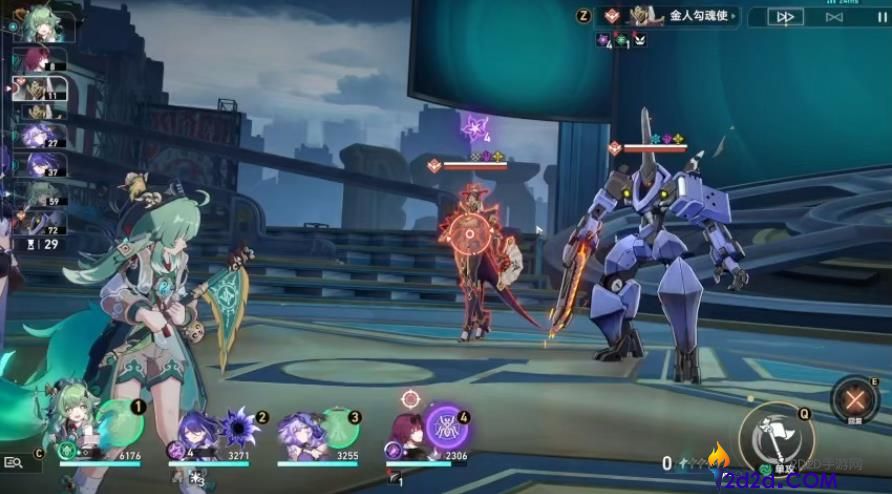Pause the battle
This screenshot has width=892, height=494.
pos(881,17)
